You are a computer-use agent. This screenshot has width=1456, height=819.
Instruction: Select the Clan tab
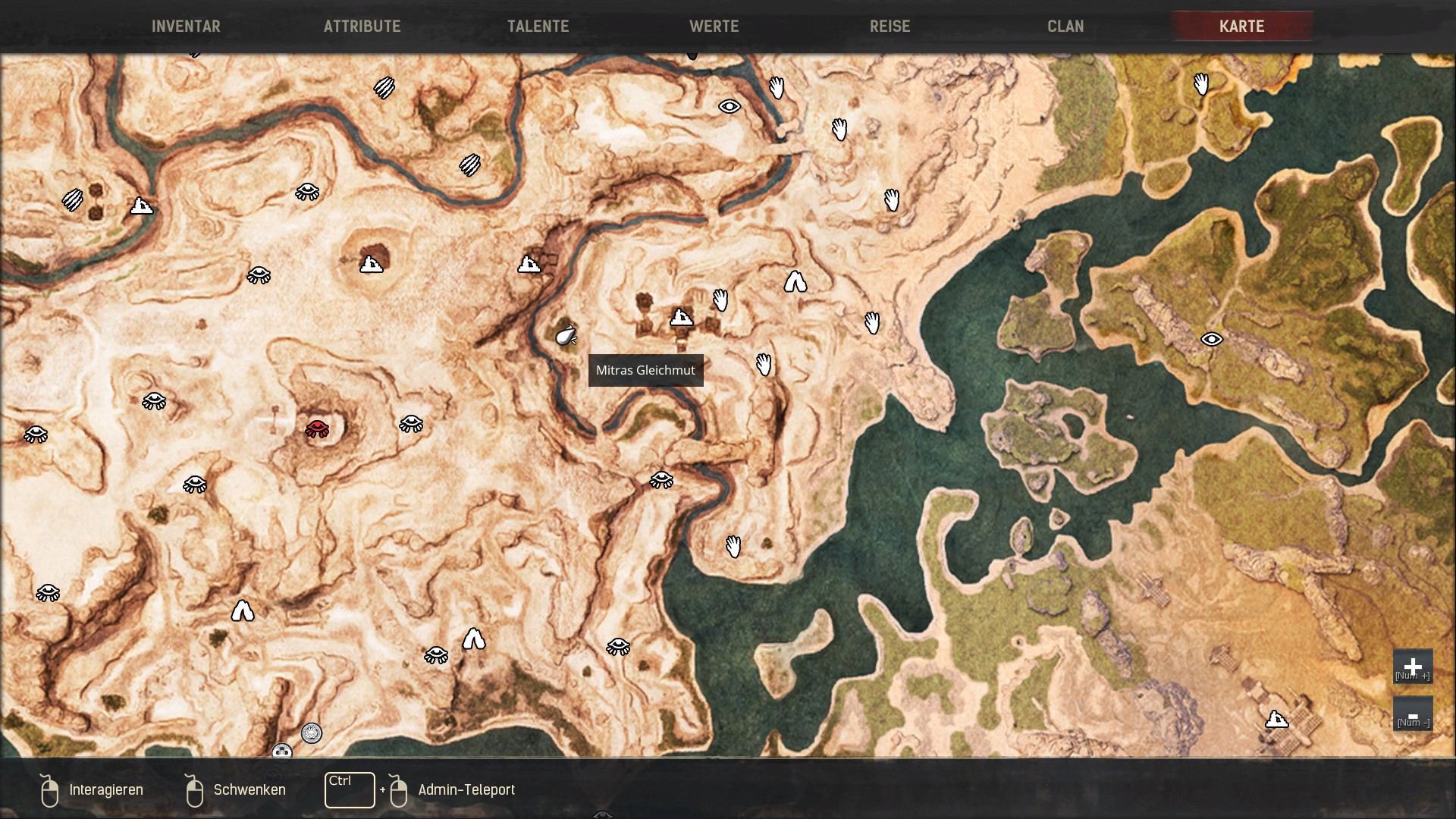1065,27
